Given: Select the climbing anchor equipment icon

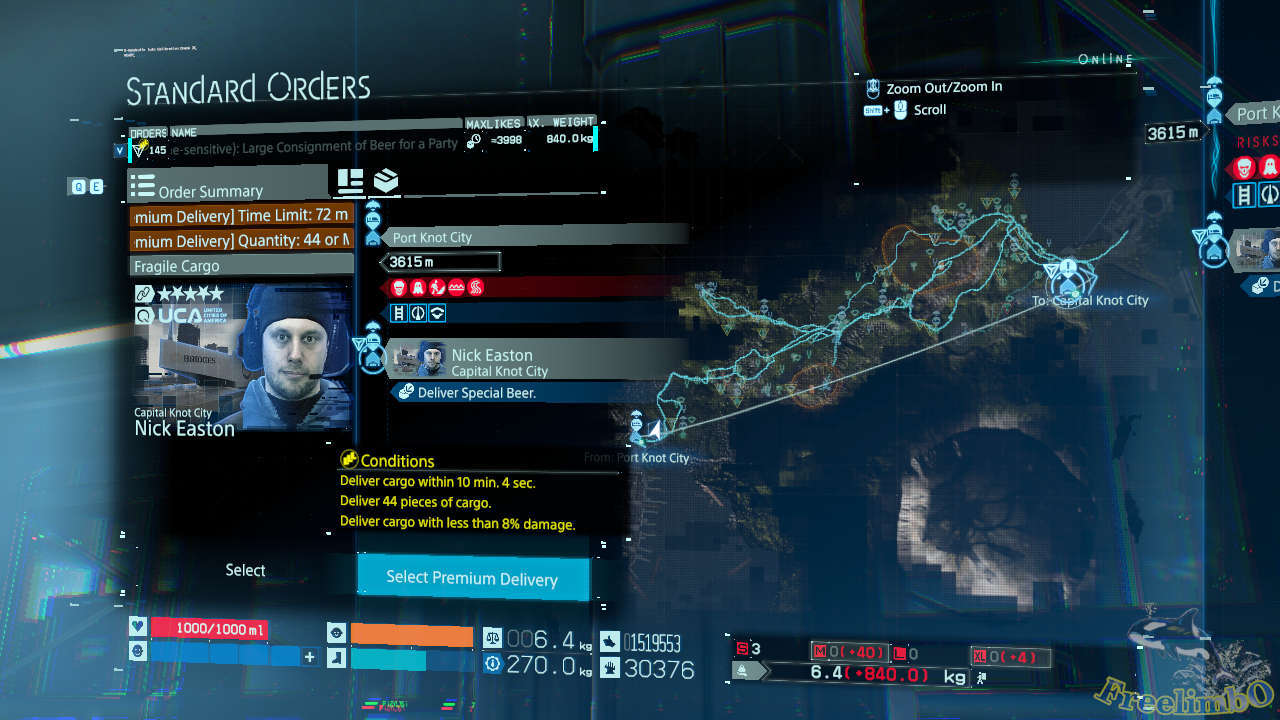Looking at the screenshot, I should point(419,313).
